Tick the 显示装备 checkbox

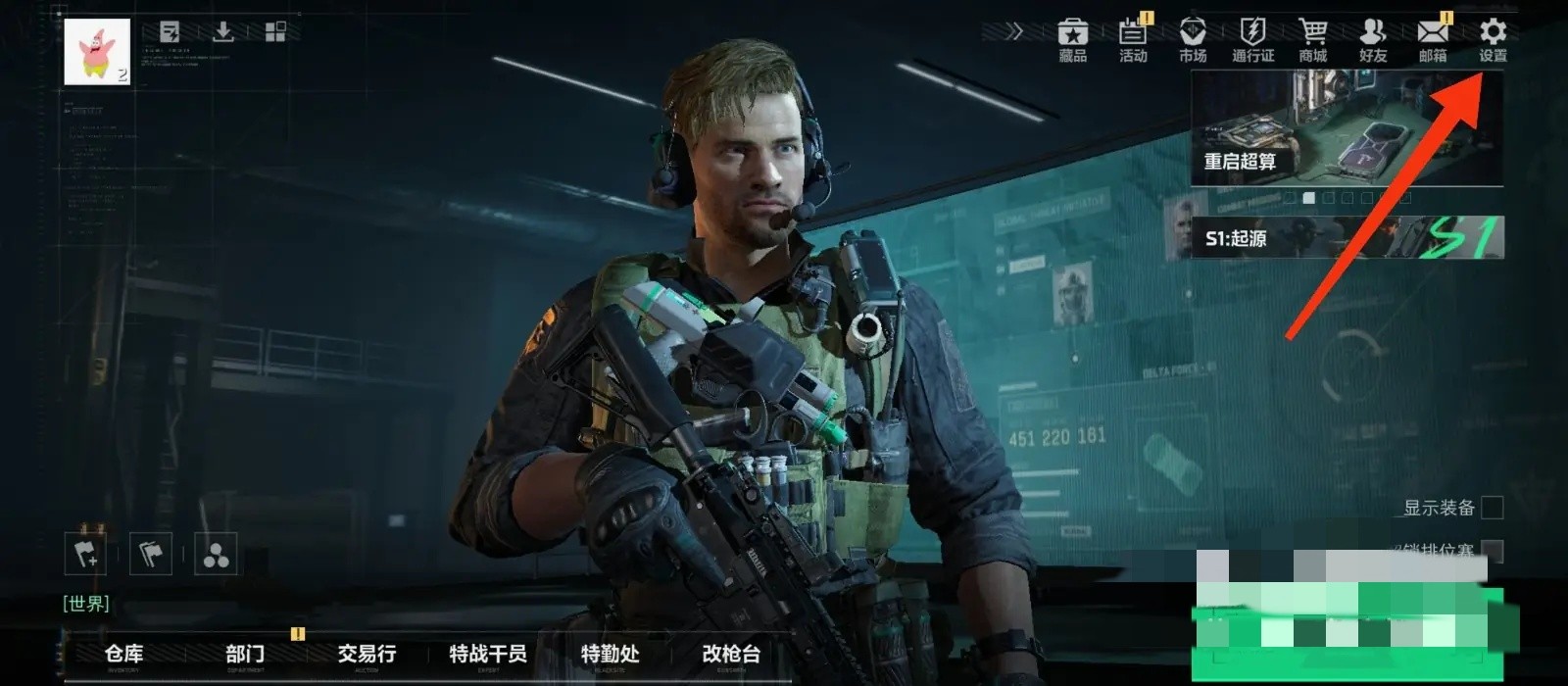click(x=1492, y=508)
